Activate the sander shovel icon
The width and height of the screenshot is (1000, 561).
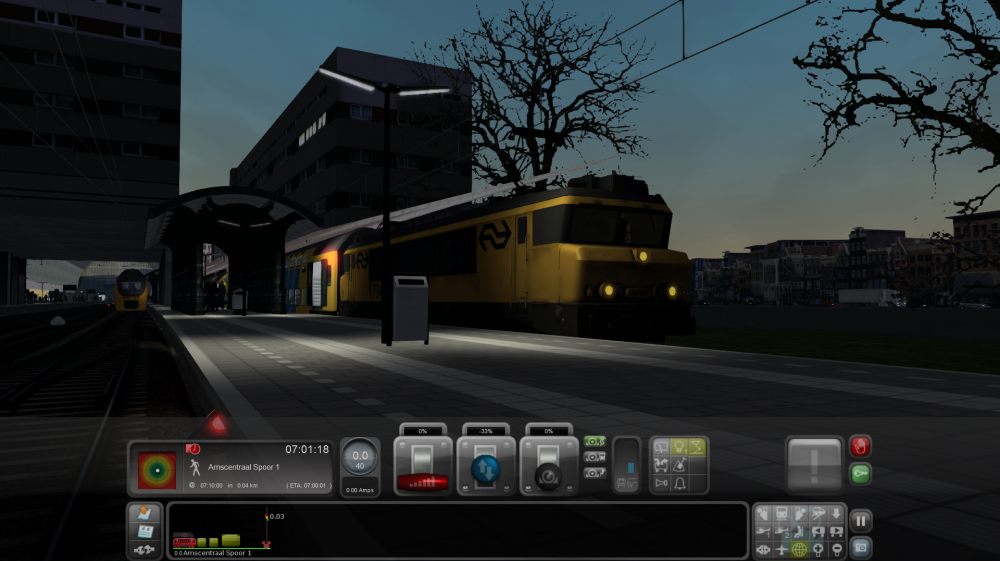(x=678, y=465)
